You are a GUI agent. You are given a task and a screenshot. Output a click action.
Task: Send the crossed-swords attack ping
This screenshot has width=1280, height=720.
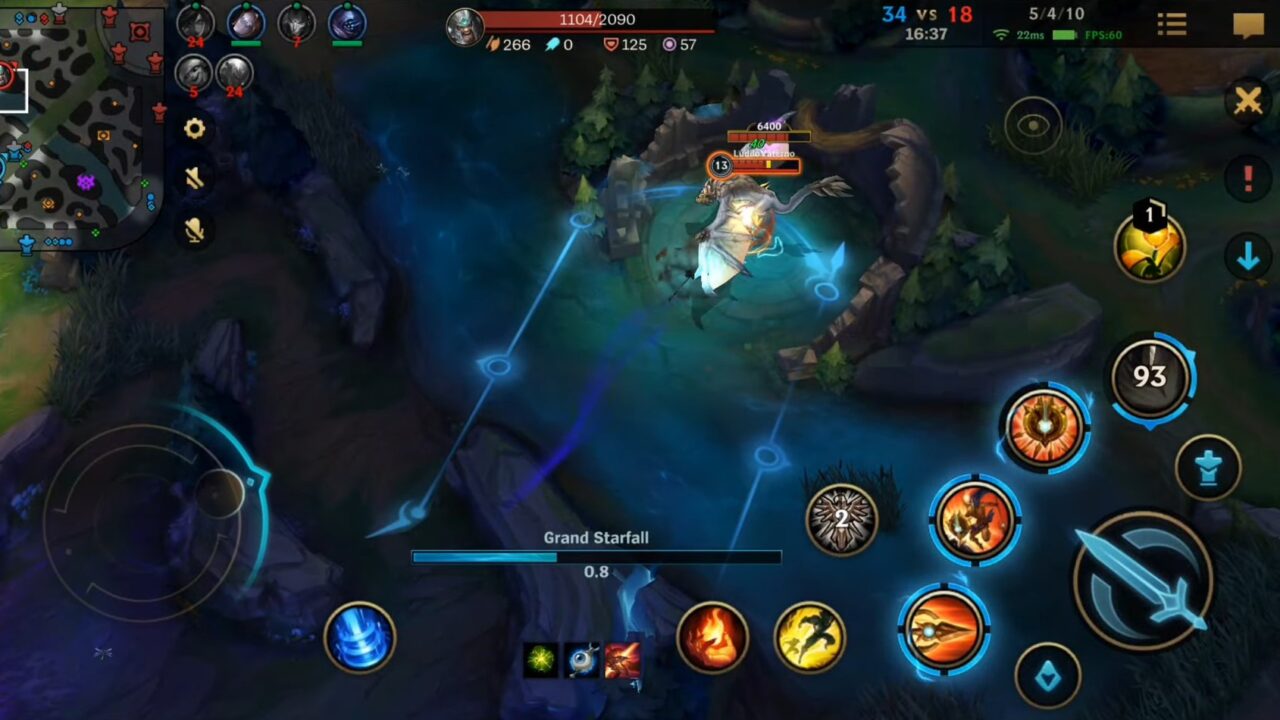point(1246,101)
